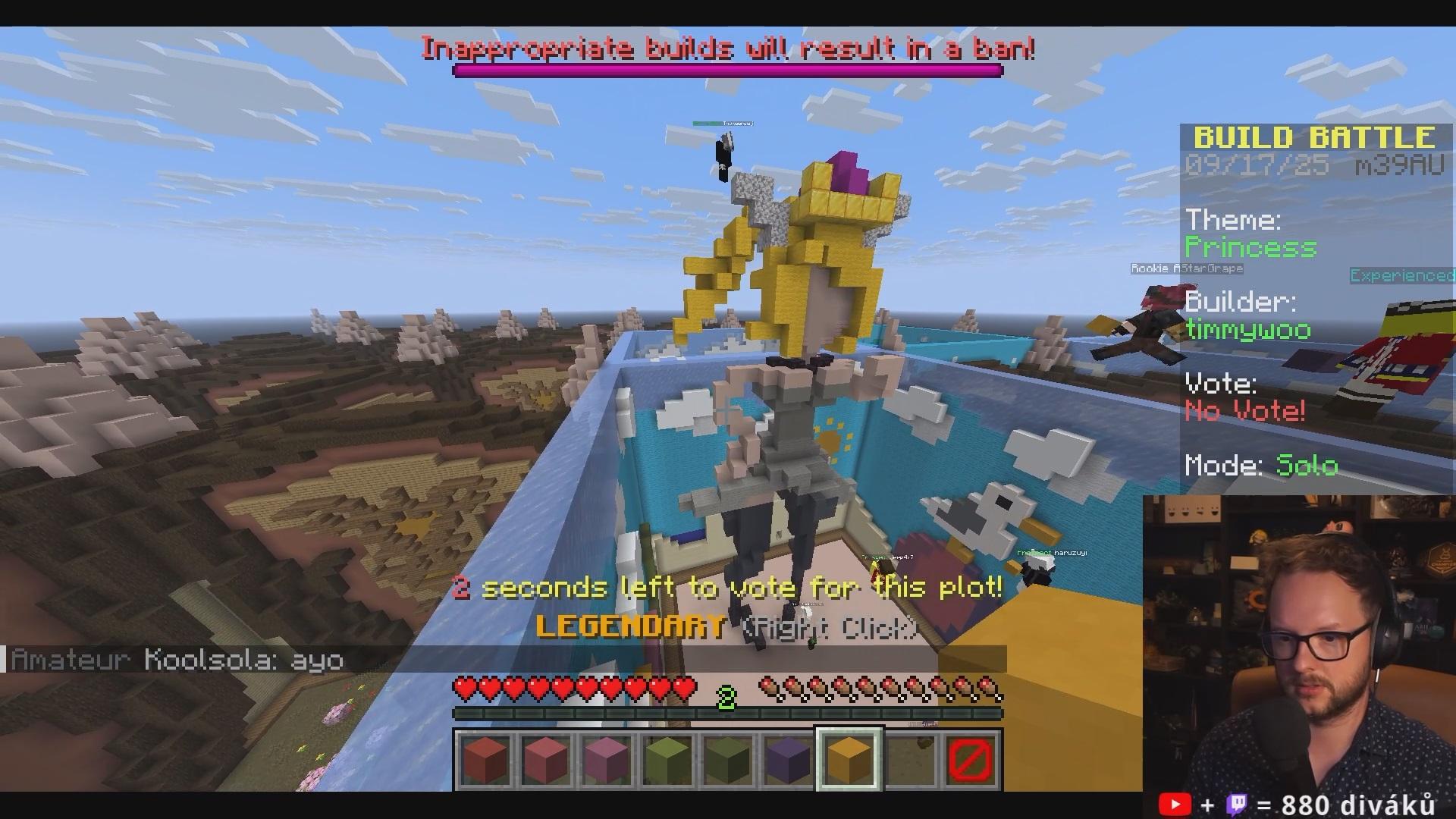Select the lime terracotta hotbar slot
The width and height of the screenshot is (1456, 819).
tap(667, 759)
